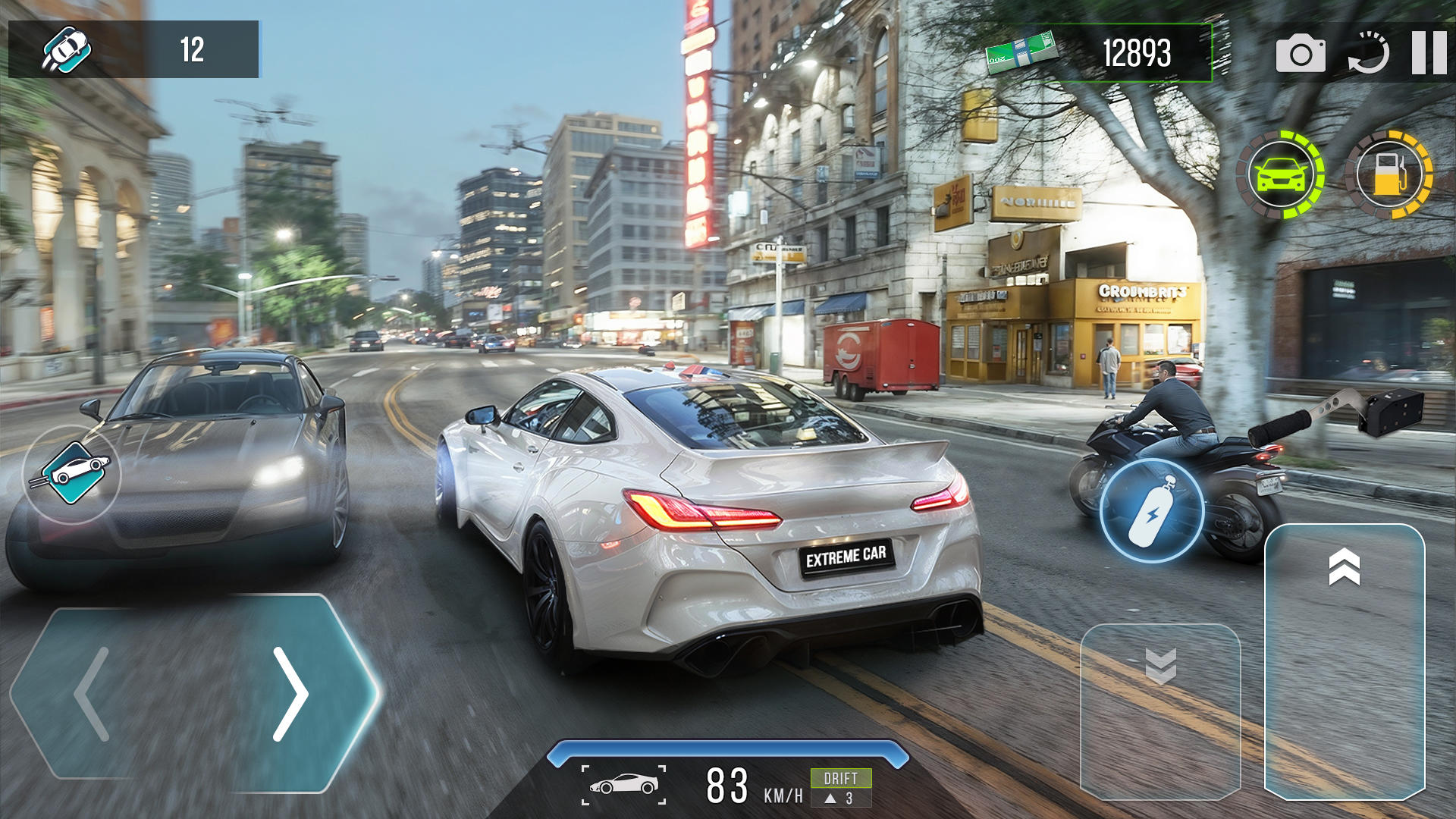Screen dimensions: 1456x819
Task: Toggle the DRIFT gear indicator
Action: tap(841, 787)
